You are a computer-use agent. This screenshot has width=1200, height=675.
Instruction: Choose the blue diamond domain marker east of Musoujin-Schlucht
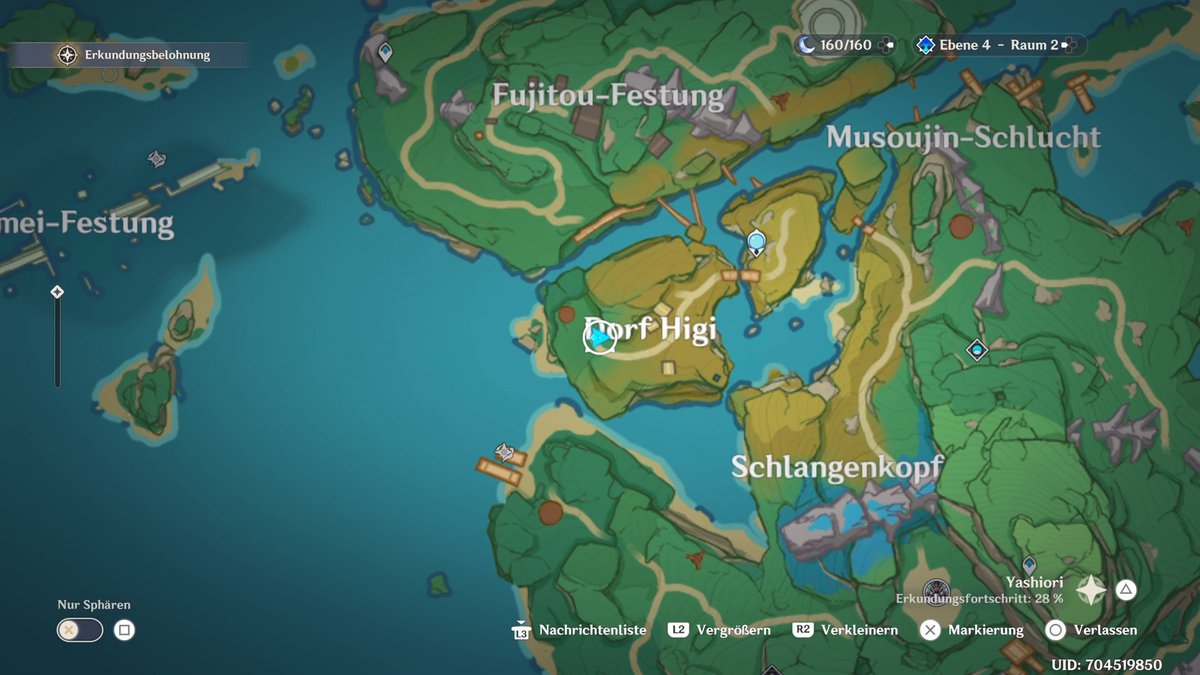click(x=977, y=349)
